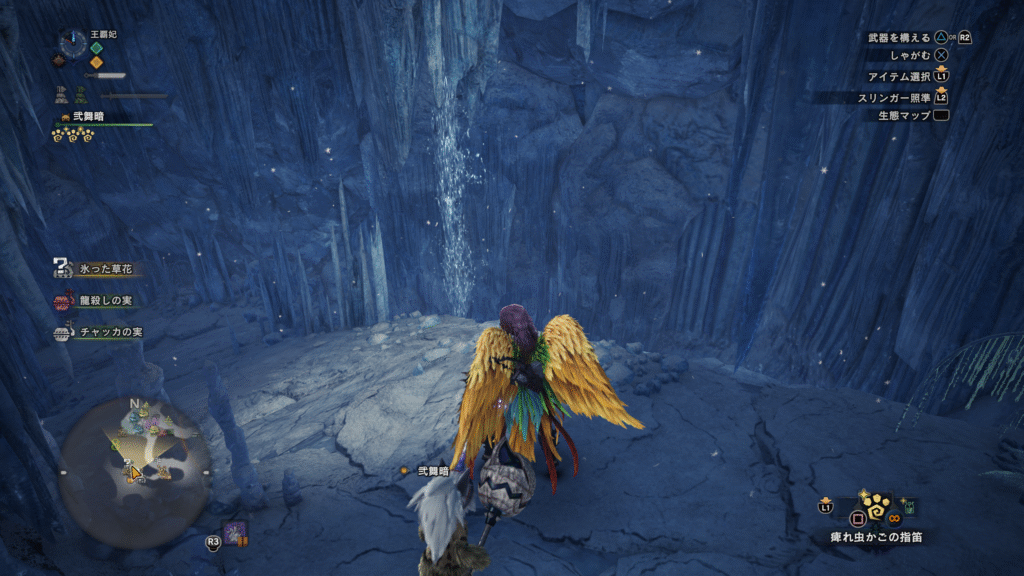Choose the 龍殺しの実 item entry
The width and height of the screenshot is (1024, 576).
click(x=104, y=300)
